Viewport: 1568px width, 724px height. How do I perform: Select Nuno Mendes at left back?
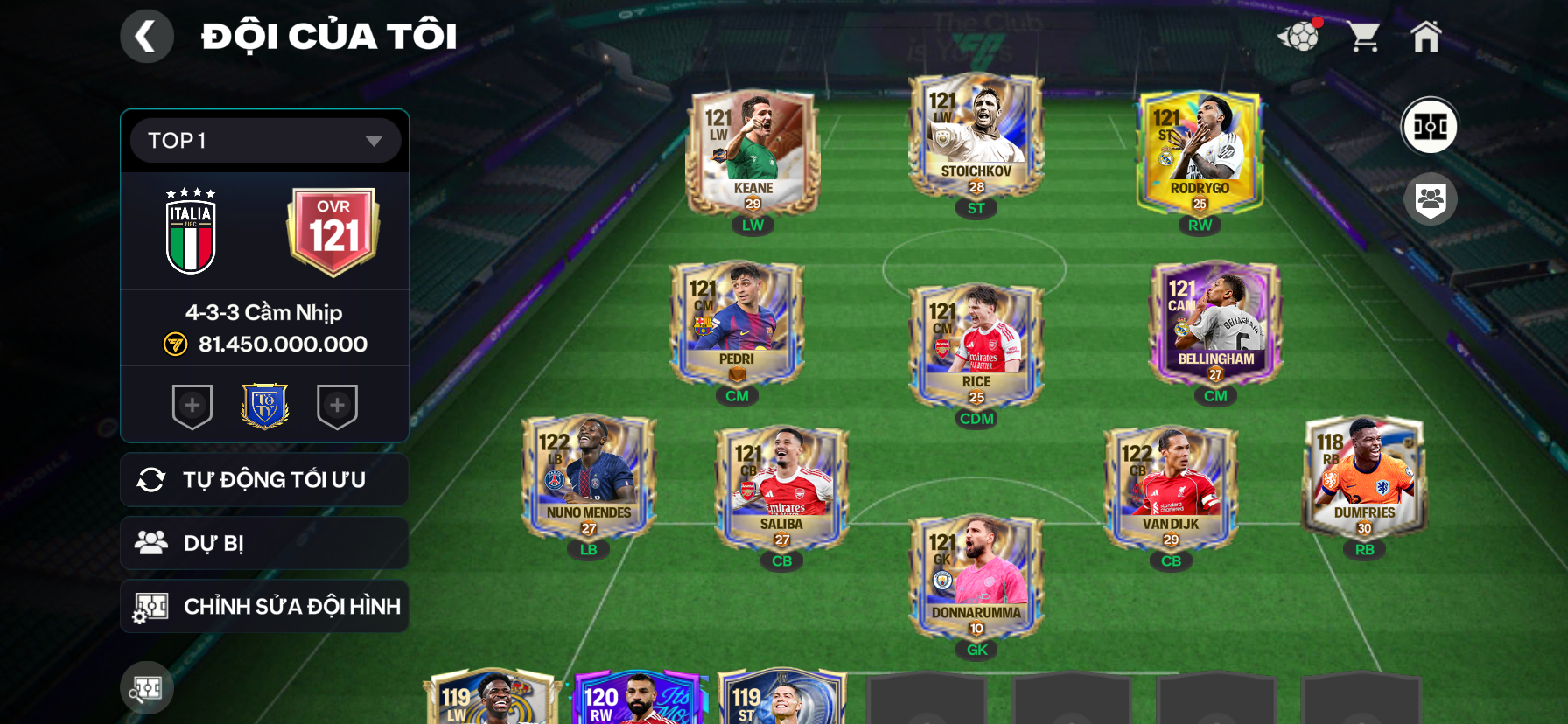click(589, 477)
